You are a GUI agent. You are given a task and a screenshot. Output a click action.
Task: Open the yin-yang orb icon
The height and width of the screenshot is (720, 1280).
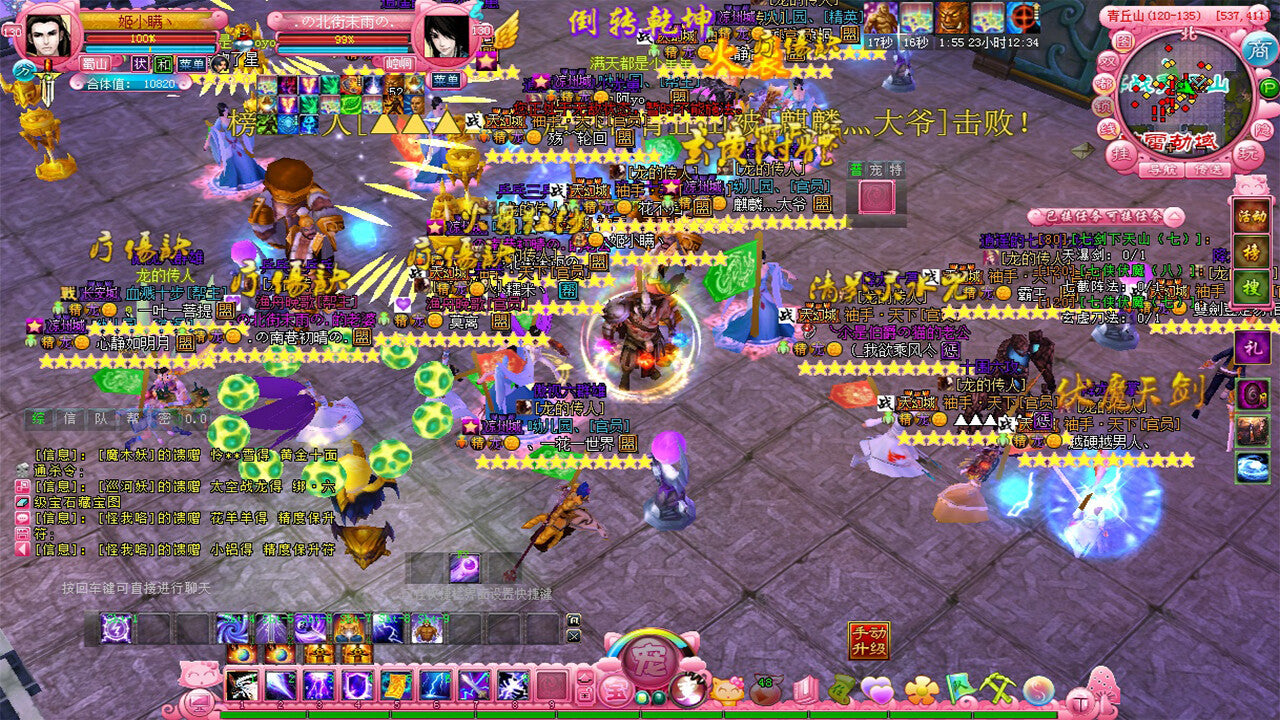click(x=1039, y=690)
